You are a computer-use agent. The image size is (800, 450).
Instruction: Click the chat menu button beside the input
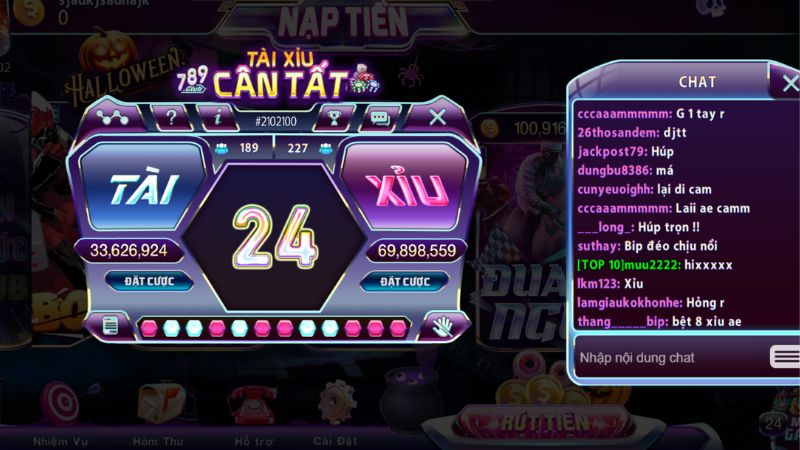point(784,357)
